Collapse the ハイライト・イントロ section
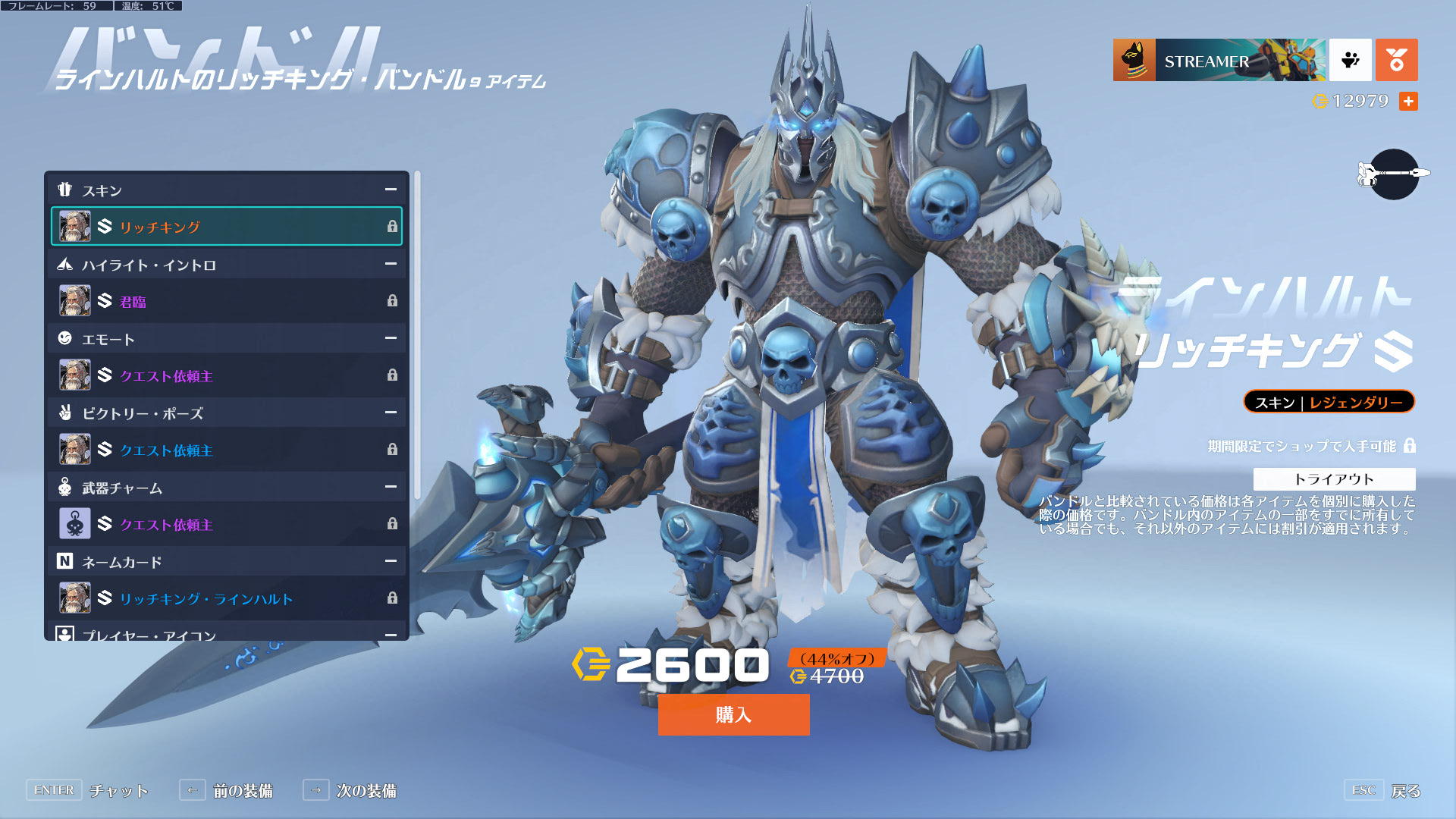This screenshot has width=1456, height=819. [x=391, y=264]
